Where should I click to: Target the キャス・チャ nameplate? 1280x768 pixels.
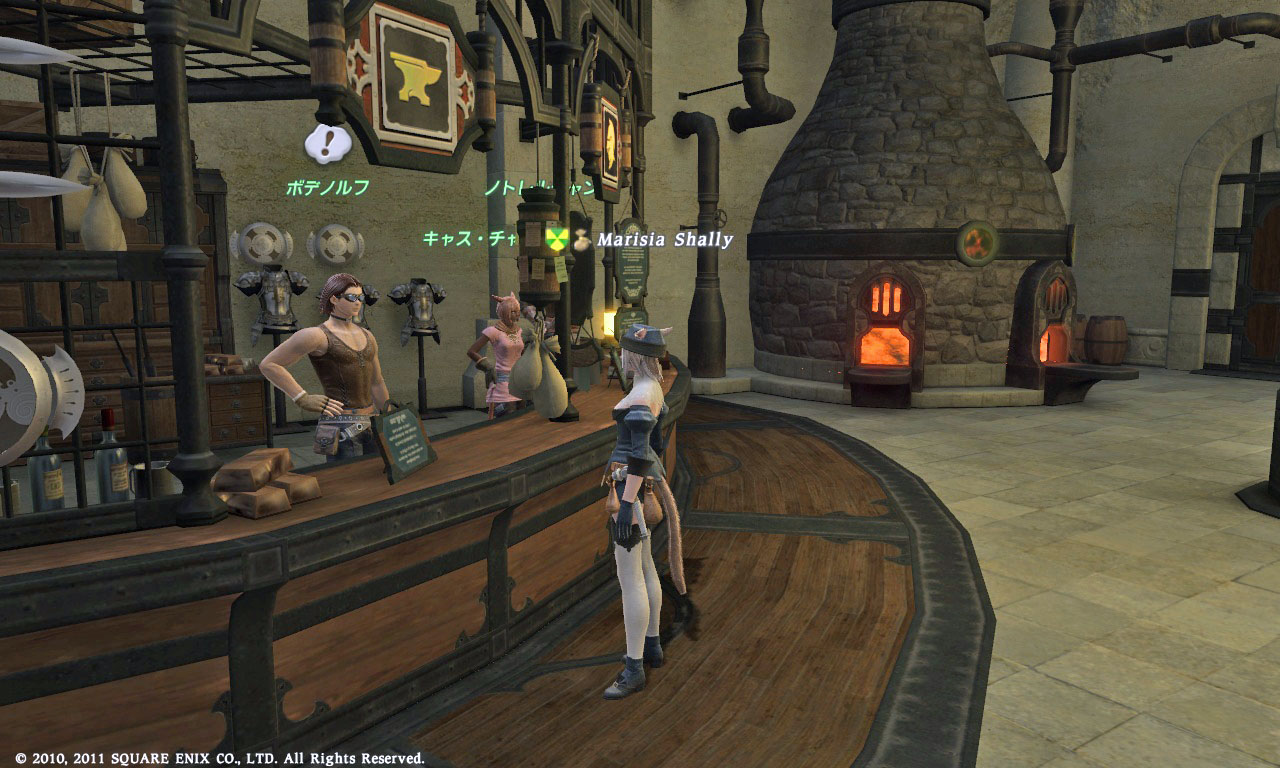coord(468,238)
